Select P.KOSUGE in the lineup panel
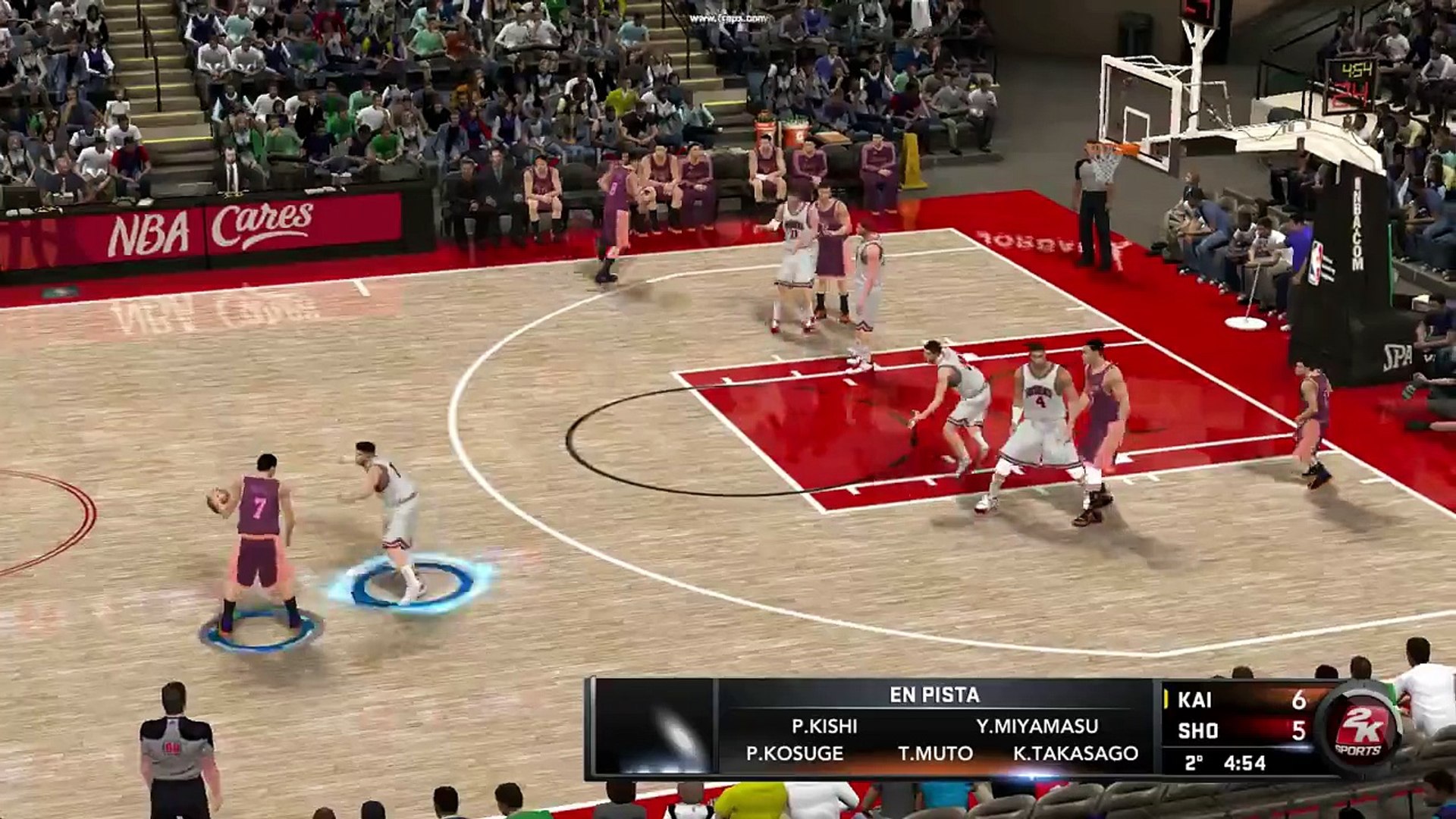Viewport: 1456px width, 819px height. tap(794, 754)
